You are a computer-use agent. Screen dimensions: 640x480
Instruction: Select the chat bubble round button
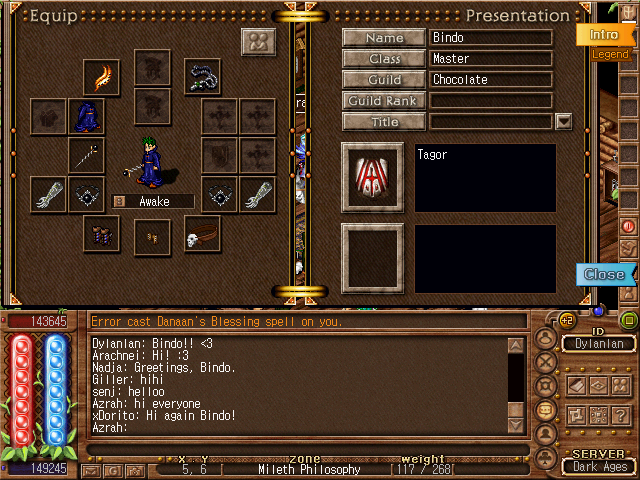click(546, 410)
